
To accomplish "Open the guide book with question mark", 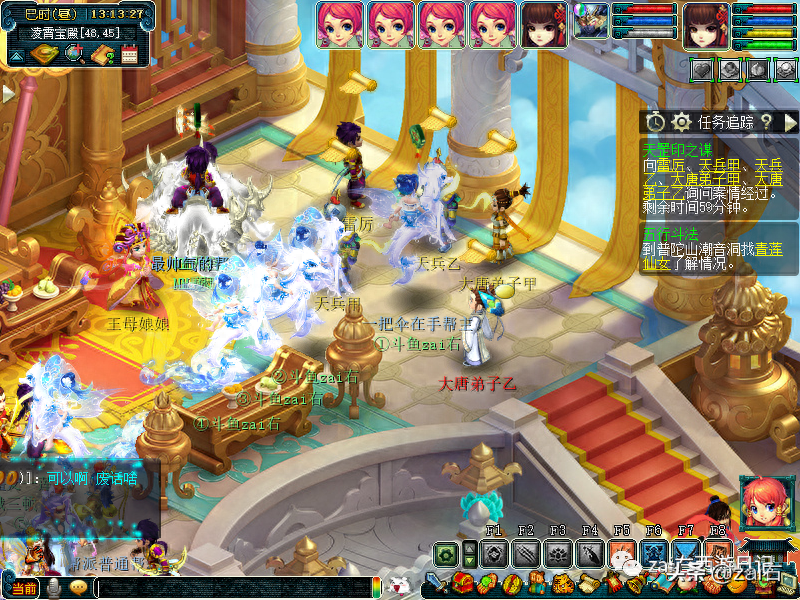I will (101, 54).
